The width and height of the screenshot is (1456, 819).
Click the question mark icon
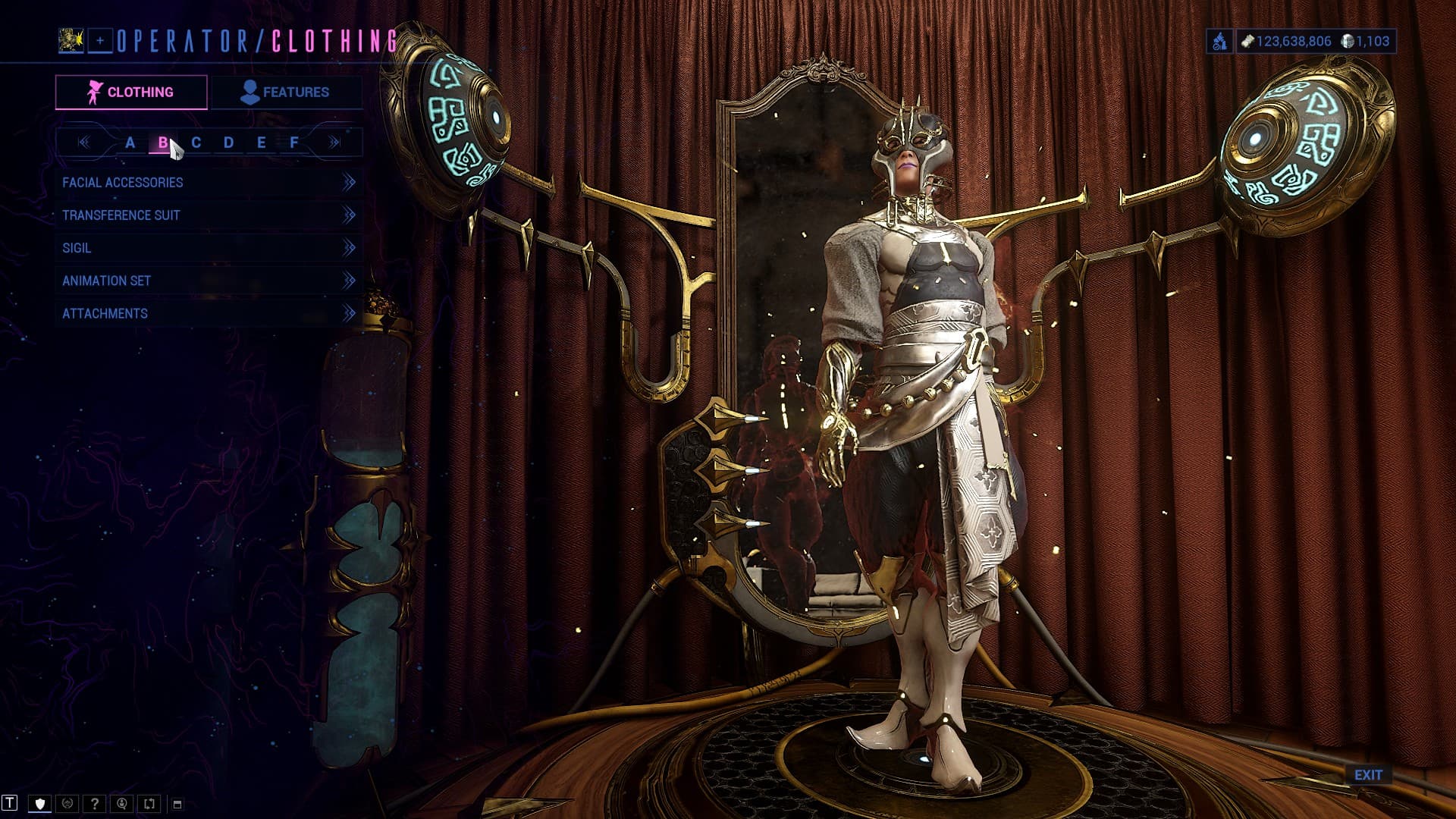(x=95, y=804)
